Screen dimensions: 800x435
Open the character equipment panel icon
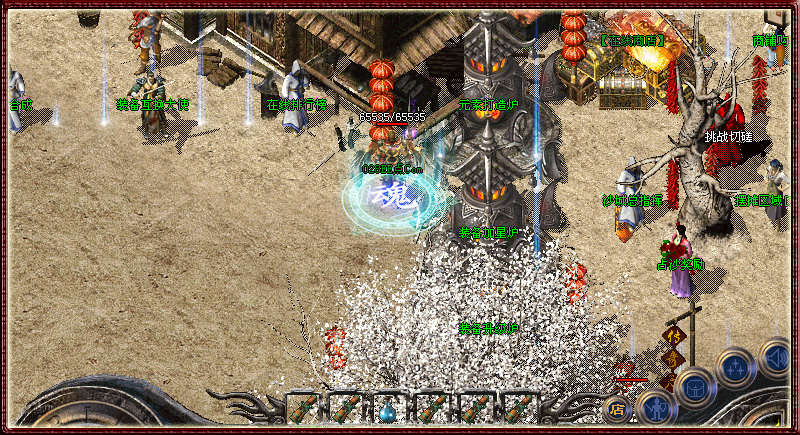655,408
